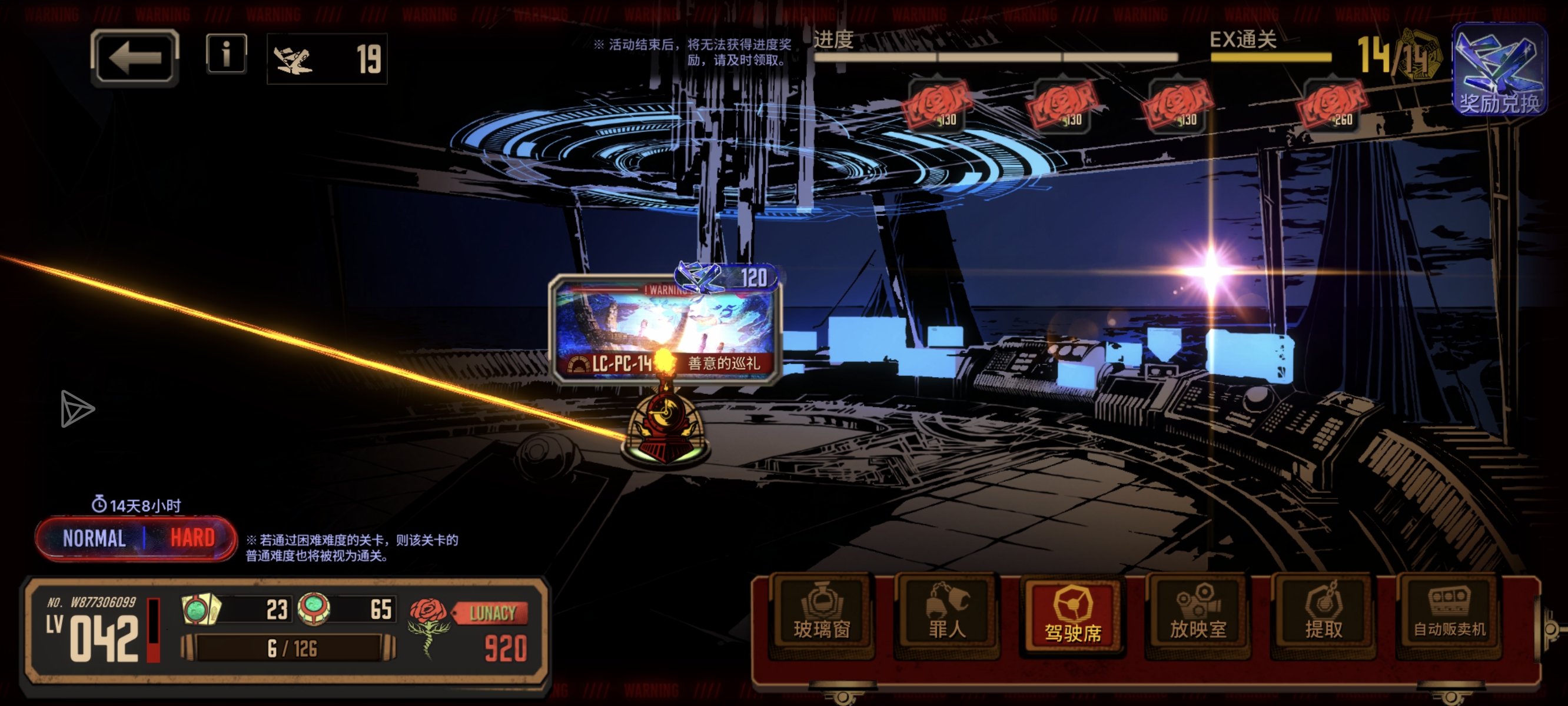Switch difficulty to HARD
This screenshot has width=1568, height=706.
coord(192,539)
